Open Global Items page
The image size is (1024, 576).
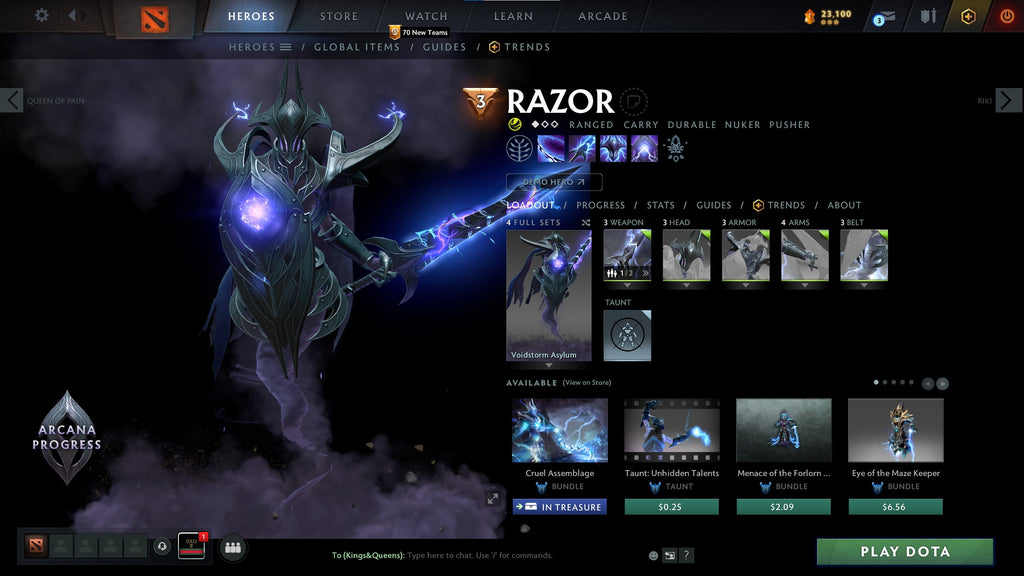[x=357, y=47]
